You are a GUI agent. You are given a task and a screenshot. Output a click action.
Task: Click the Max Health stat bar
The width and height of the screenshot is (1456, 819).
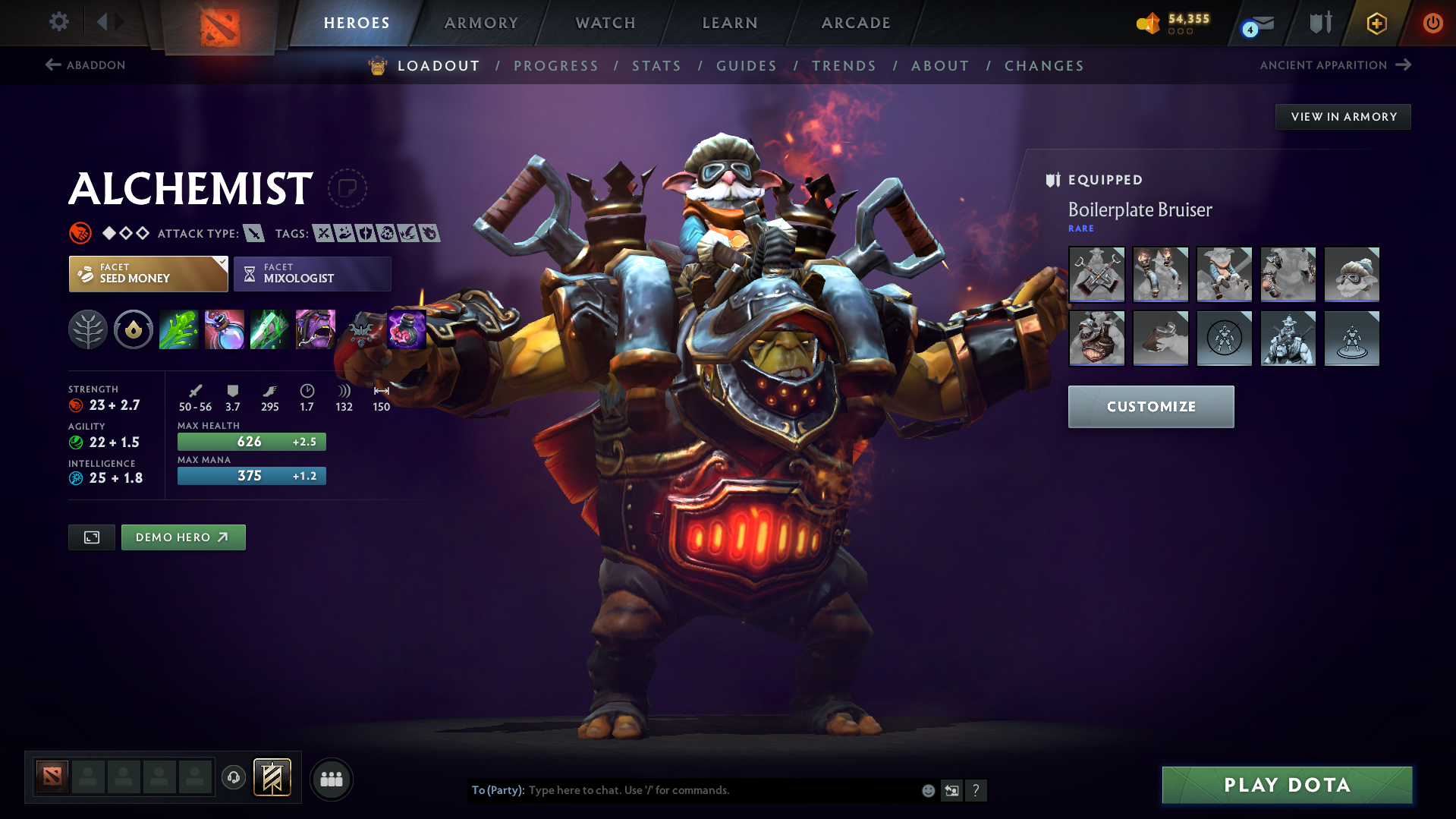[251, 441]
